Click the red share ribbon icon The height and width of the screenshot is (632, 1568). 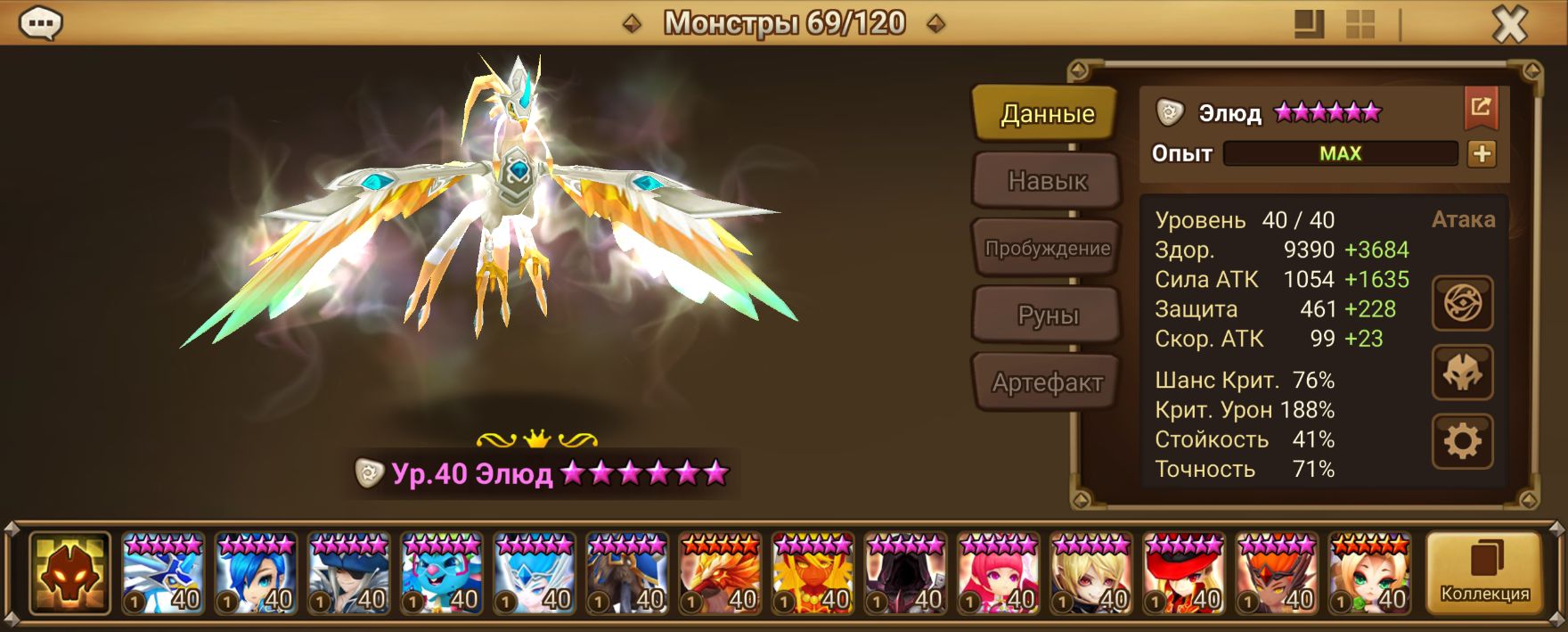pos(1481,108)
